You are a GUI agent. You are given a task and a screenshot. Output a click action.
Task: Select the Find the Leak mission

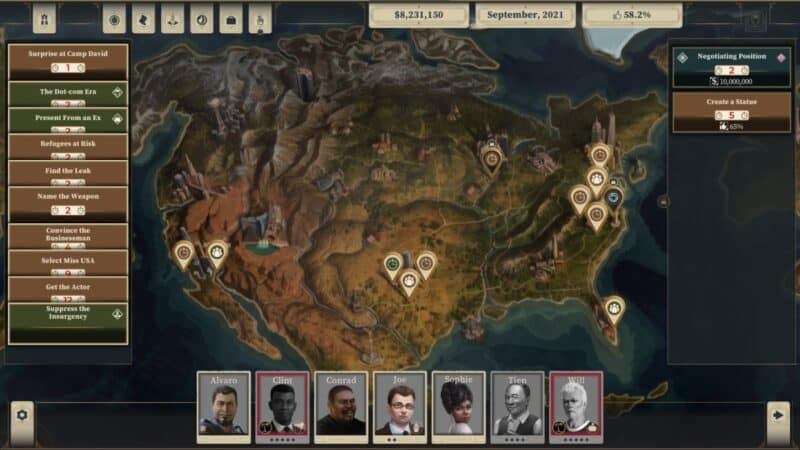point(68,172)
